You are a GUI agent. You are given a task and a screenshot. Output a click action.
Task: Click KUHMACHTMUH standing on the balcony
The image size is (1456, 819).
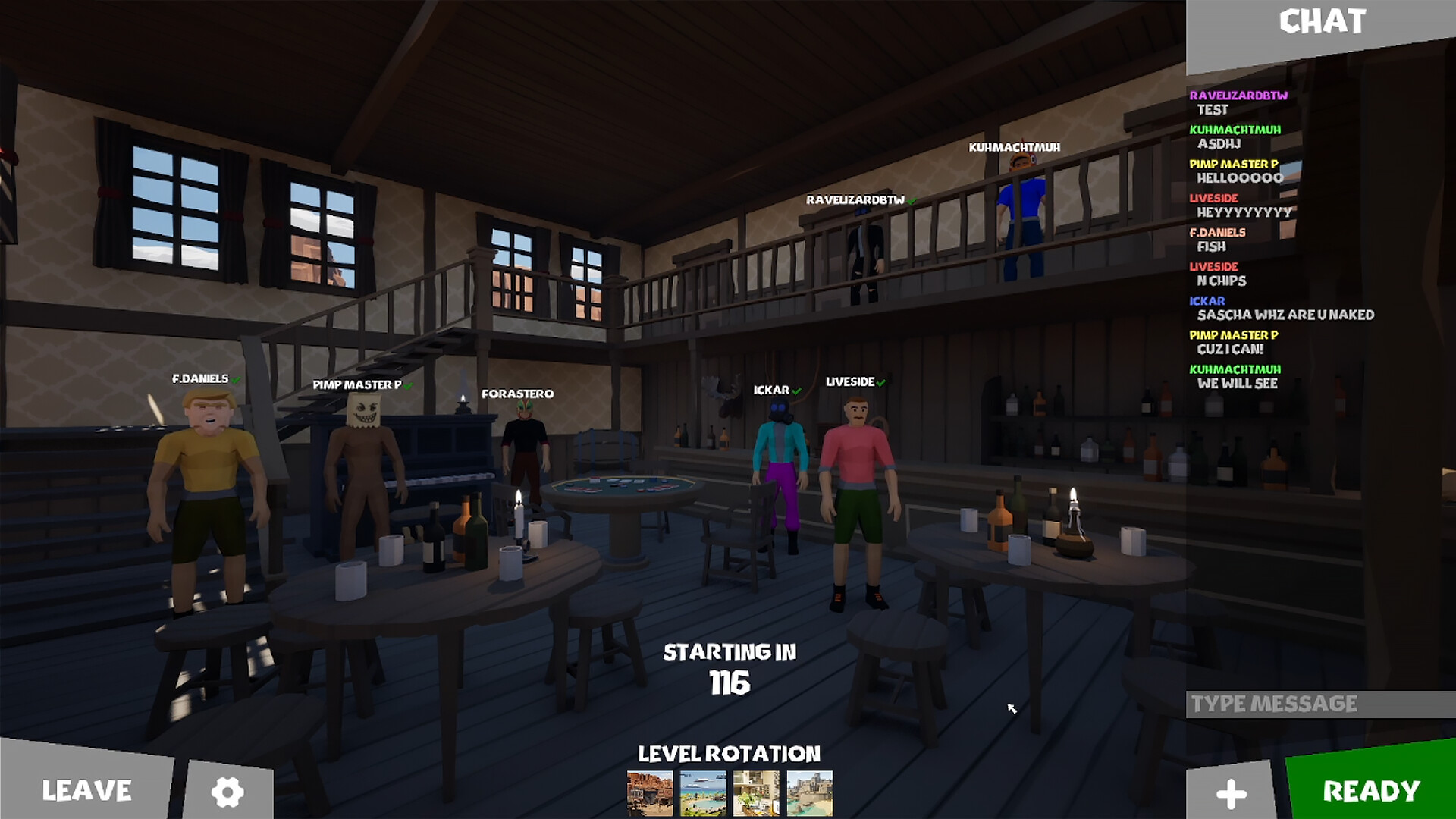1020,220
